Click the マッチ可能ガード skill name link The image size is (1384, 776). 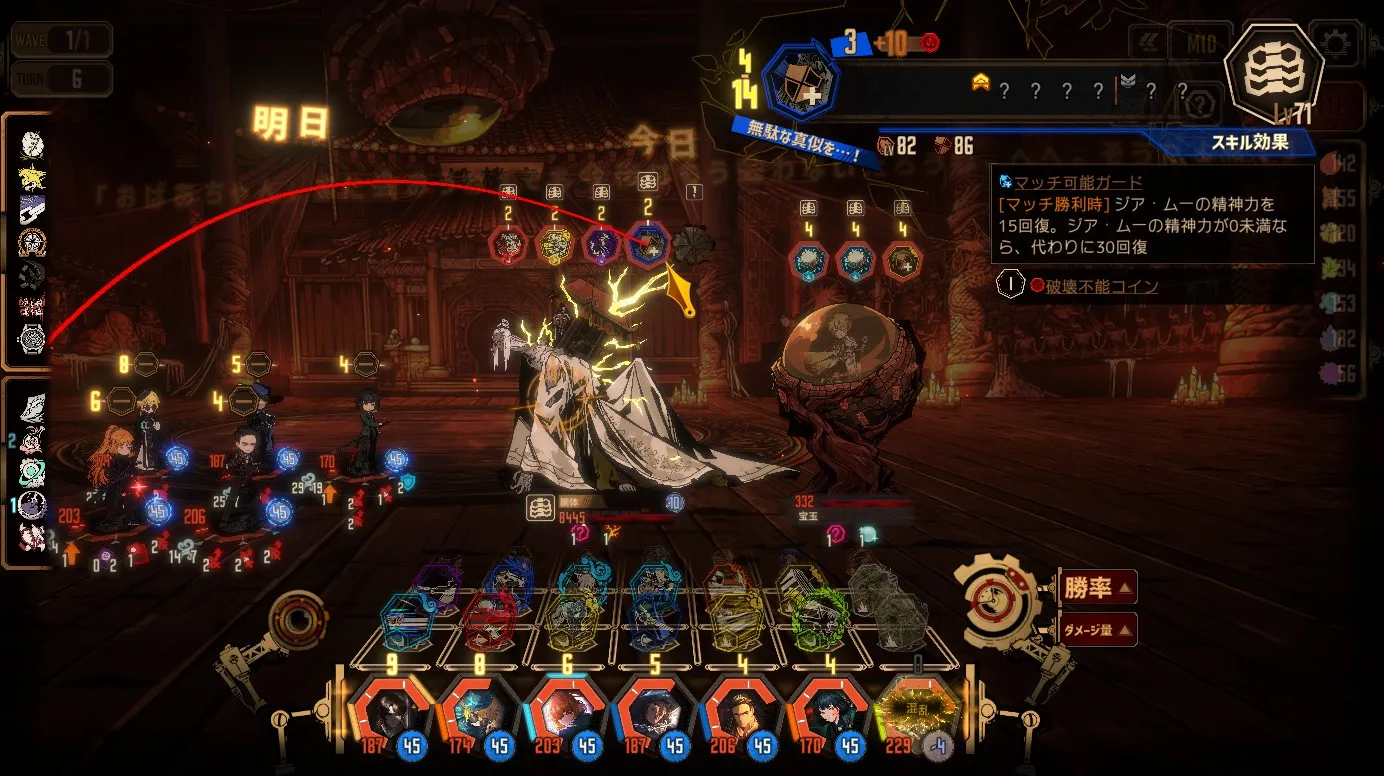coord(1078,183)
